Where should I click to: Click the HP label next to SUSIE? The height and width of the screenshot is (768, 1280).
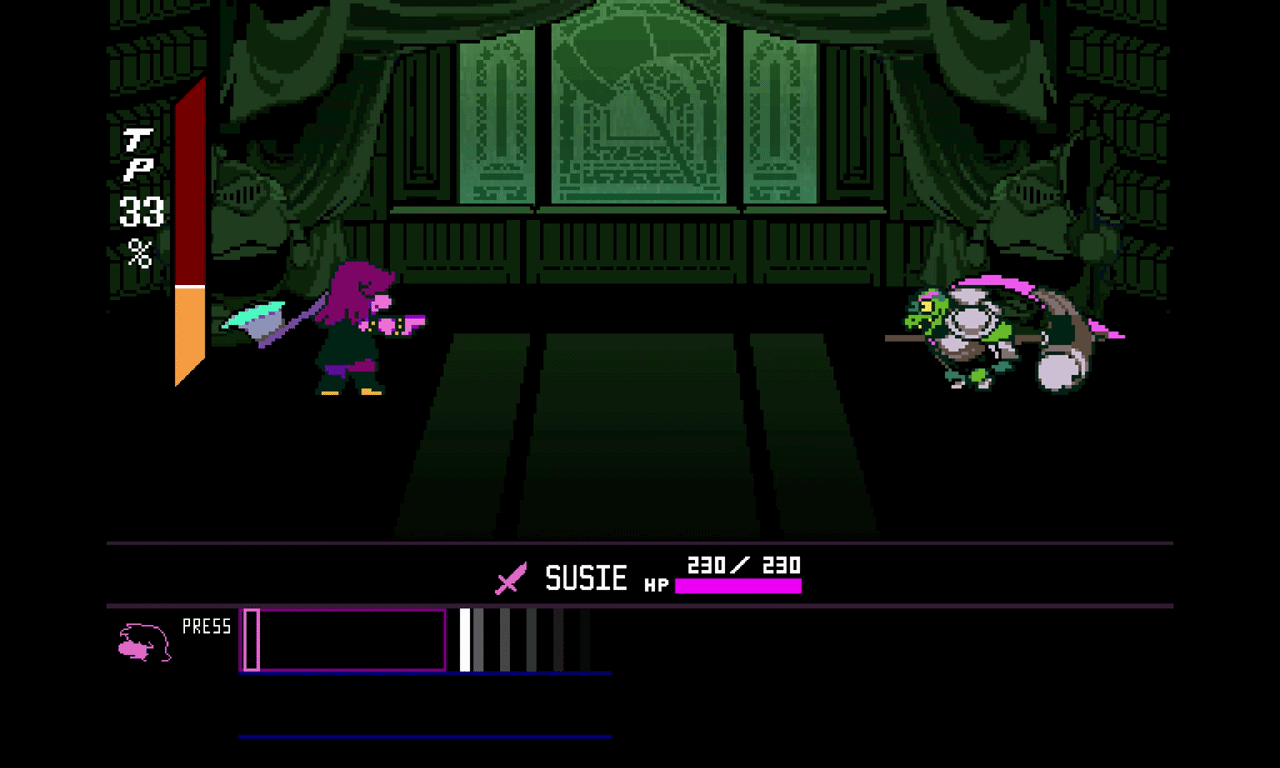655,585
